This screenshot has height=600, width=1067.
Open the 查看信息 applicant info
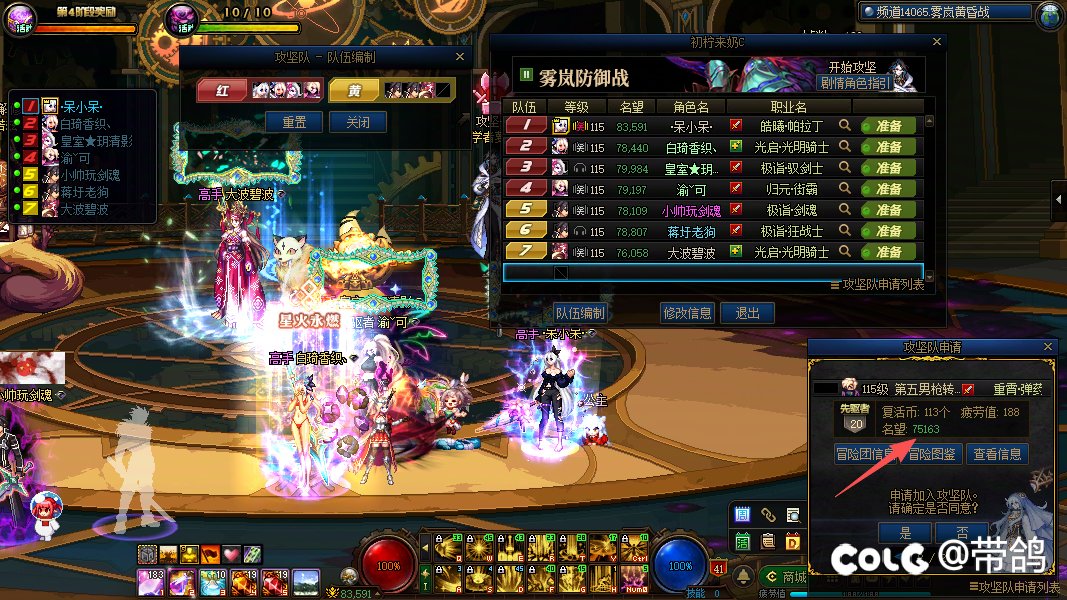pyautogui.click(x=996, y=454)
